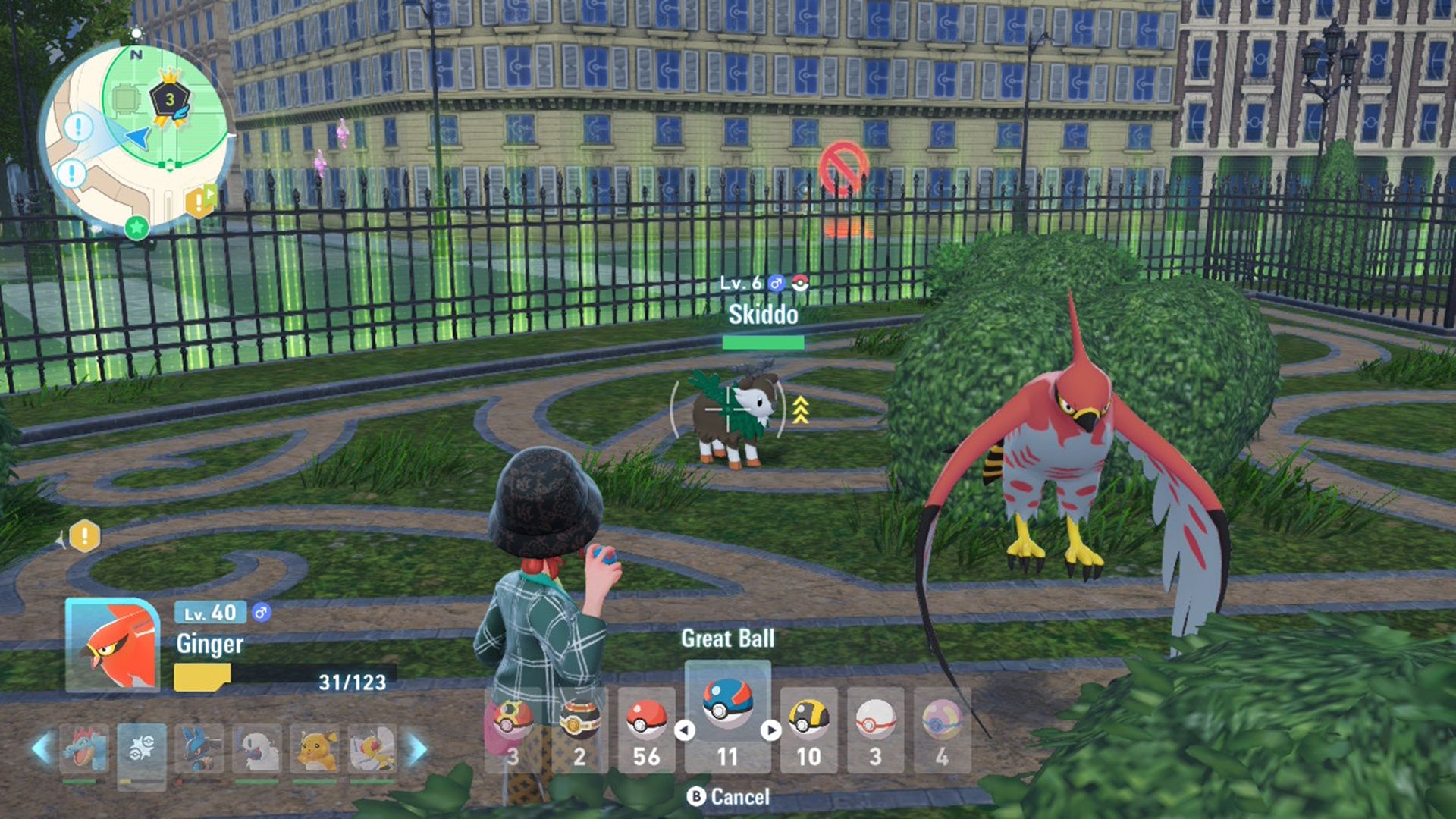The width and height of the screenshot is (1456, 819).
Task: Click the left arrow beside the Great Ball
Action: [685, 730]
